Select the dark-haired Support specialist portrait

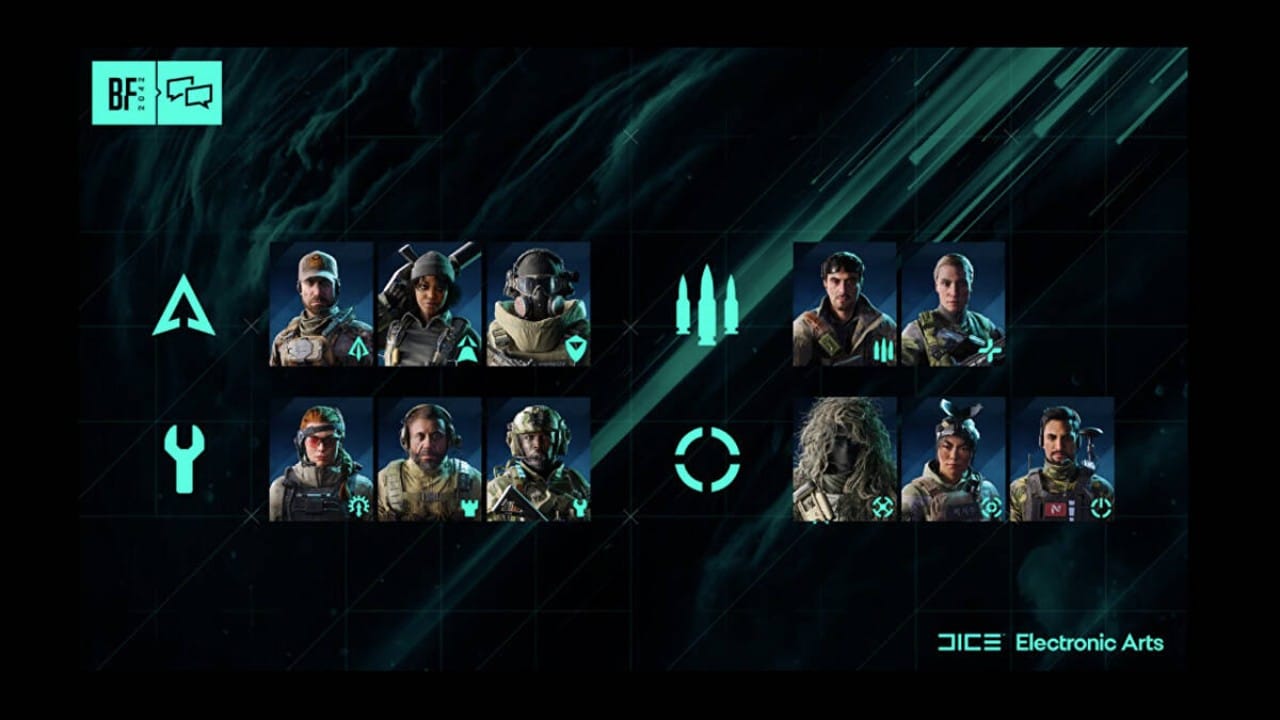(x=845, y=304)
